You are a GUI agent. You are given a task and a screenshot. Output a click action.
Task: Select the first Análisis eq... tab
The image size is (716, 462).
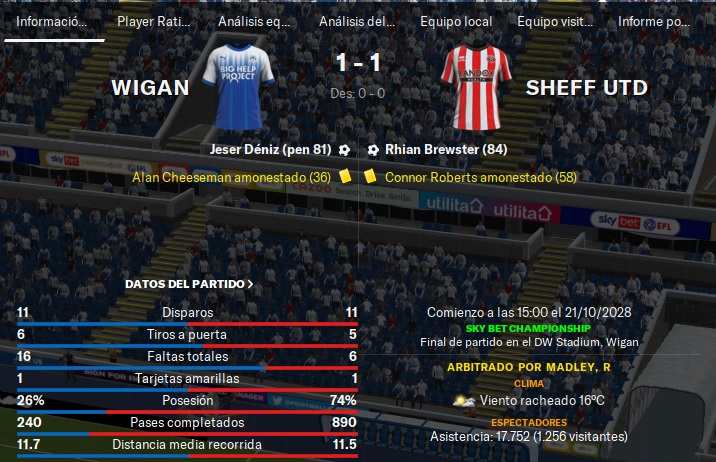pyautogui.click(x=254, y=21)
